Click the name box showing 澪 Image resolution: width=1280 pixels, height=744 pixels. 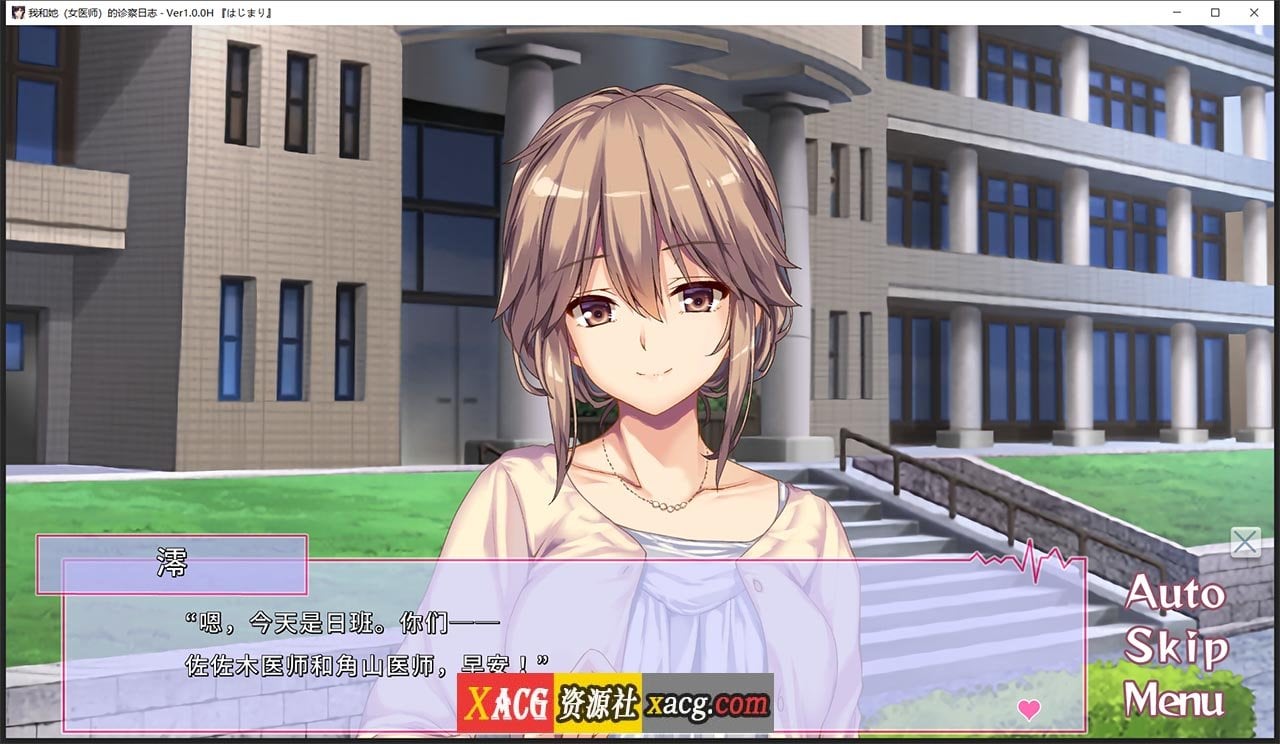pos(170,561)
